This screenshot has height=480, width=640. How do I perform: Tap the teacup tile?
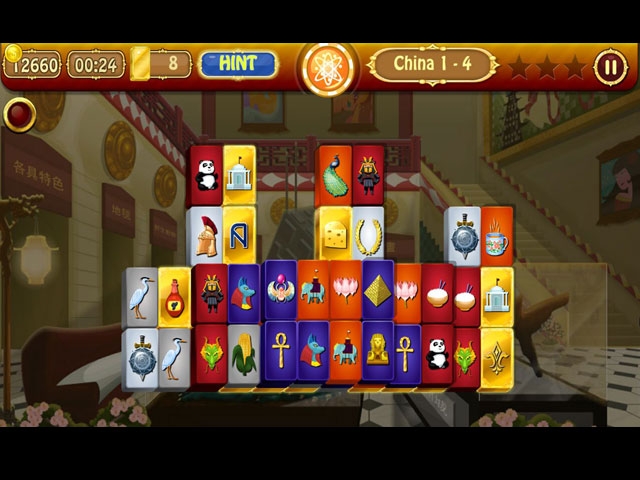click(x=497, y=236)
